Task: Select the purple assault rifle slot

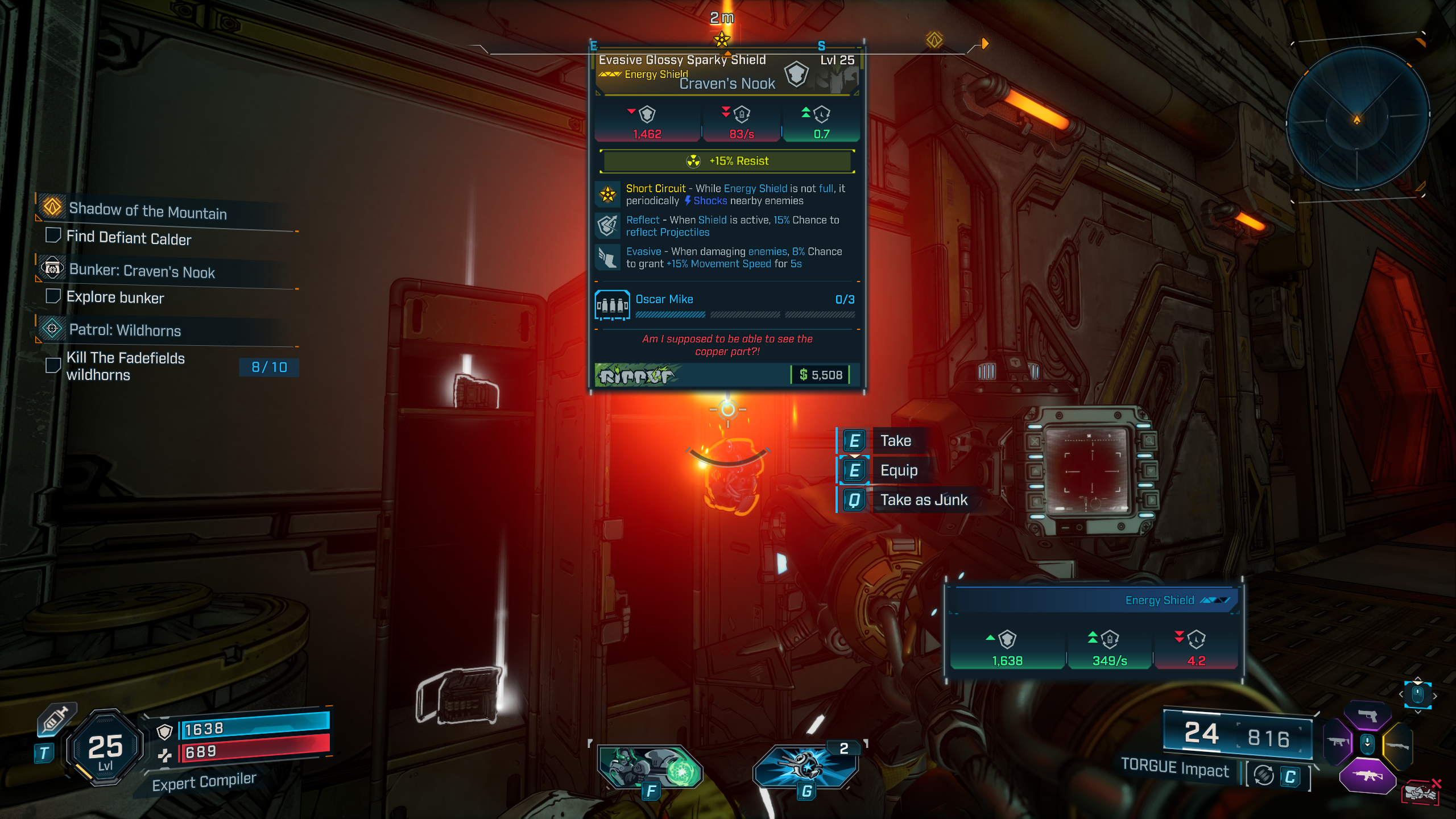Action: click(1367, 776)
